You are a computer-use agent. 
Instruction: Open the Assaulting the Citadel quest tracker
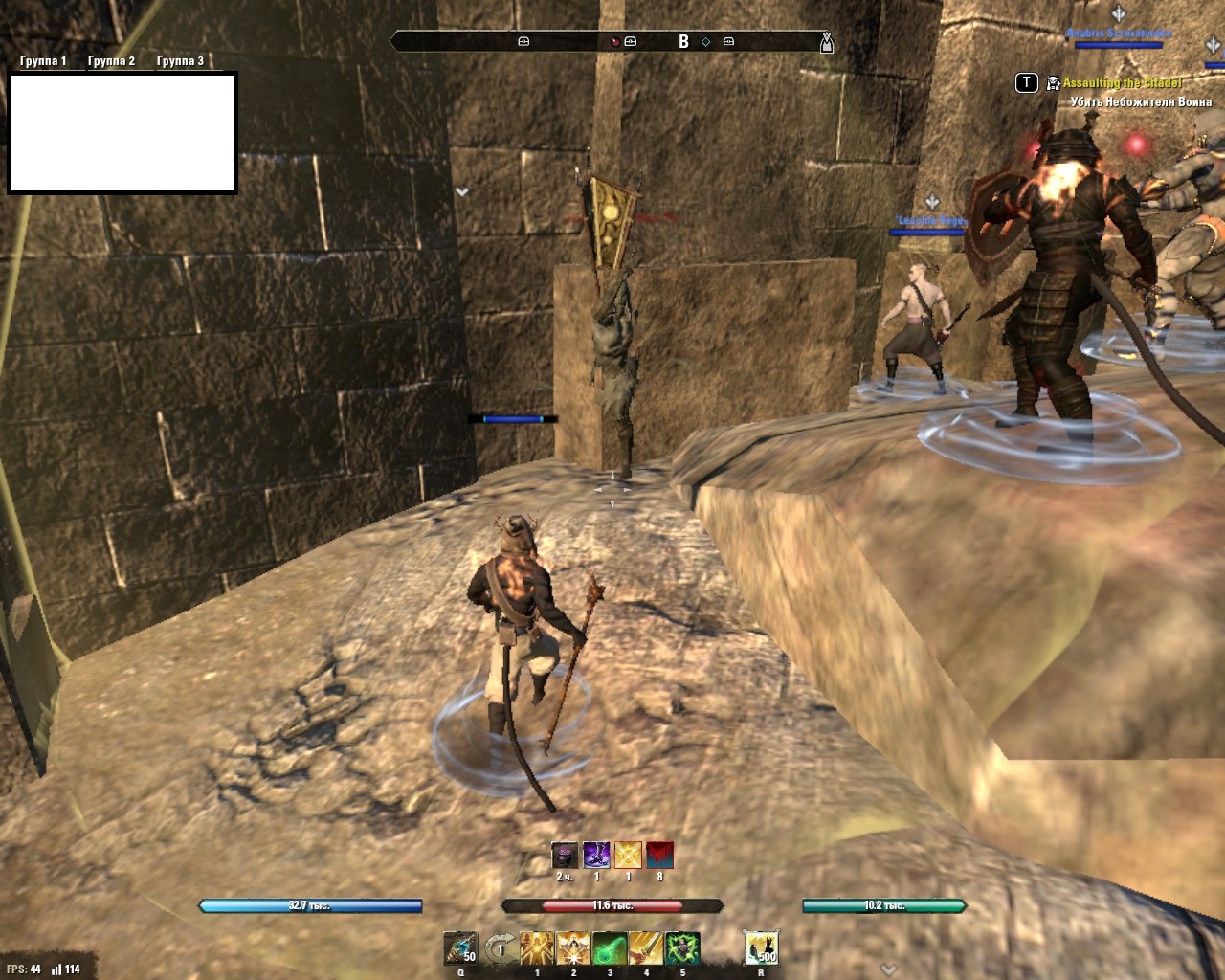[1122, 83]
